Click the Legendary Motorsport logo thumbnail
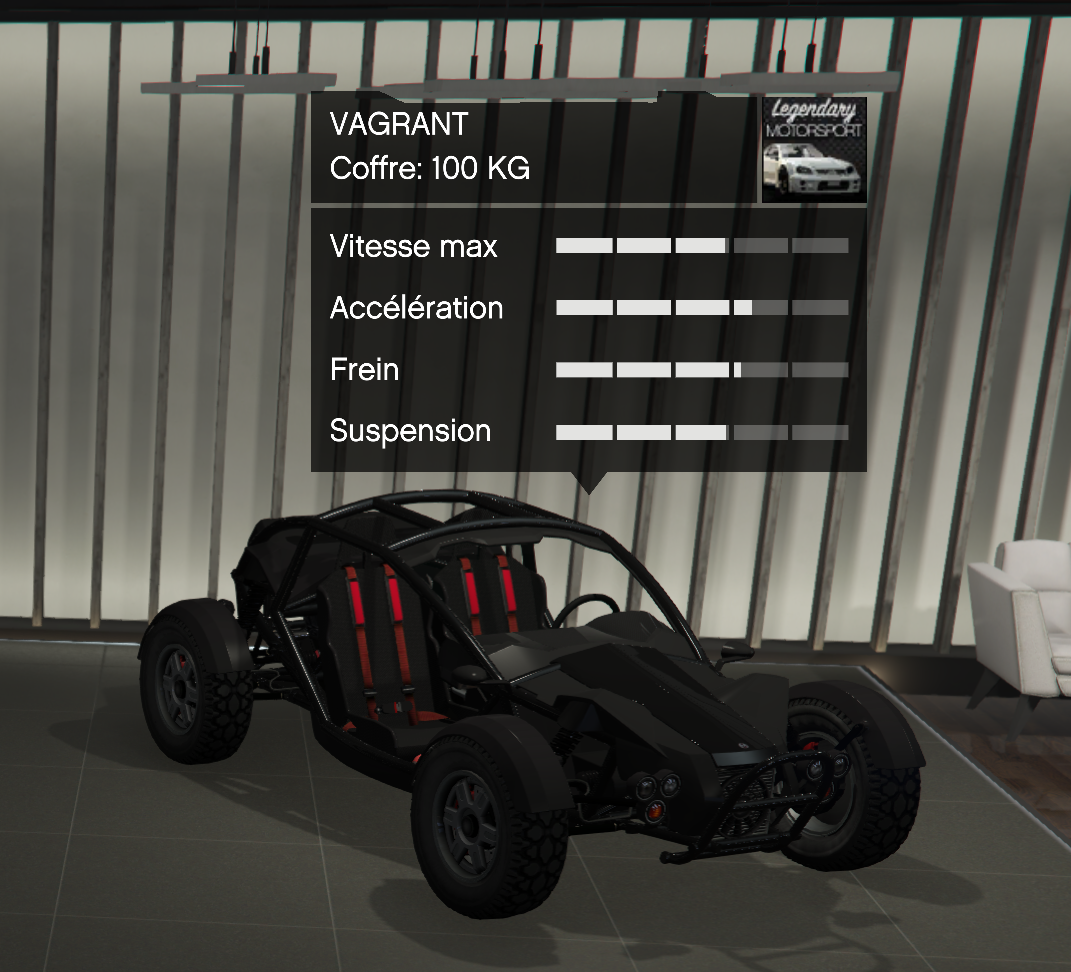 click(x=814, y=150)
